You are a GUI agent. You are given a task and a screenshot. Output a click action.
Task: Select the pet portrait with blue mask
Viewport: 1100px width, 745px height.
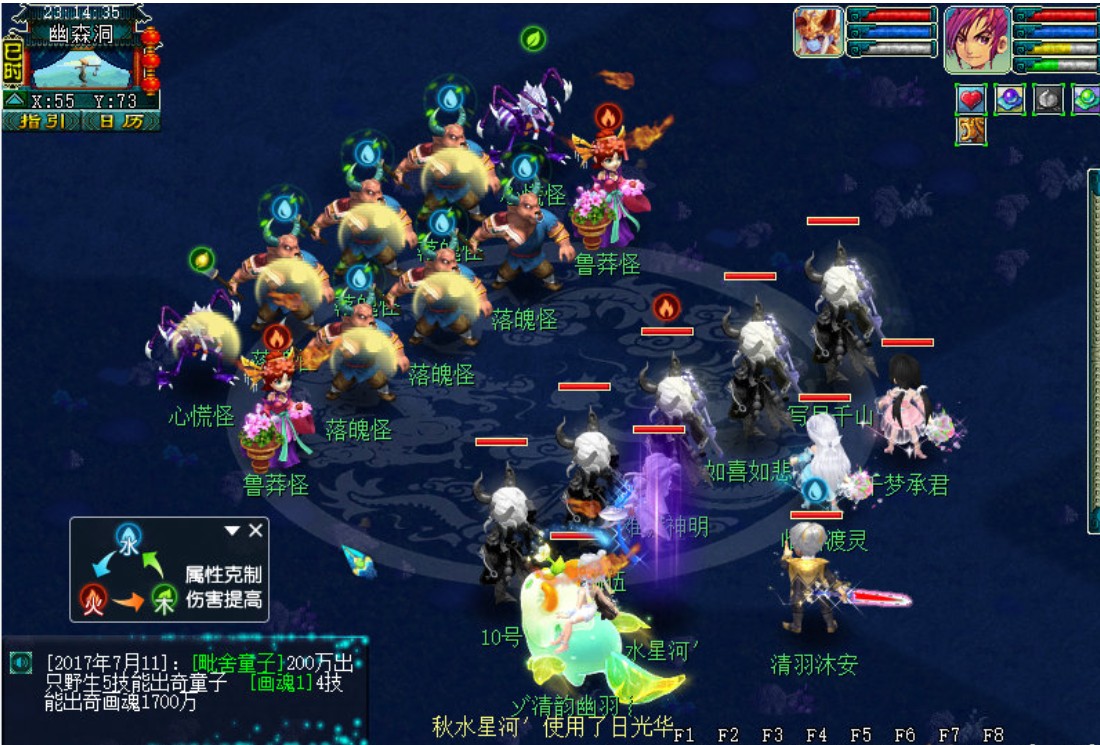tap(819, 31)
